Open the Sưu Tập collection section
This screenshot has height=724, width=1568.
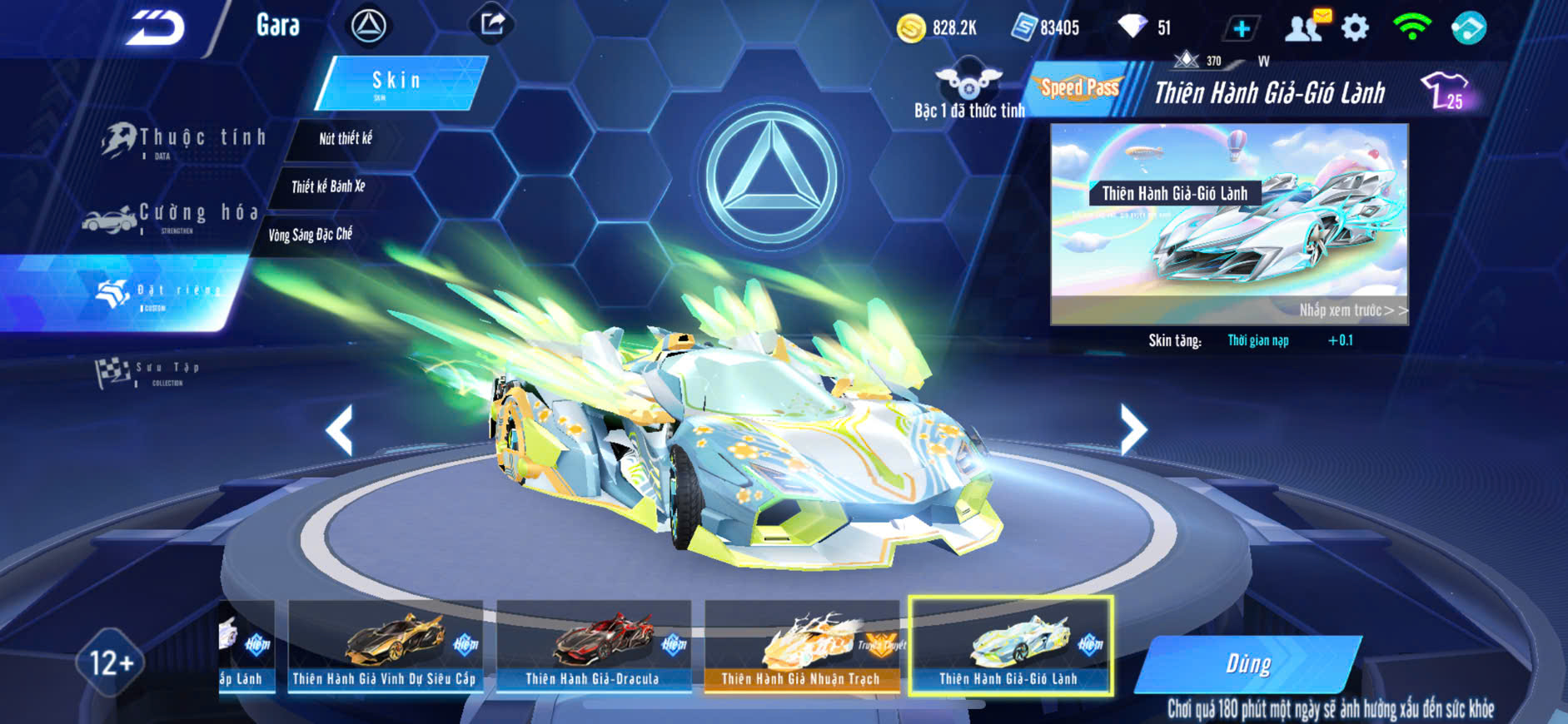click(150, 373)
